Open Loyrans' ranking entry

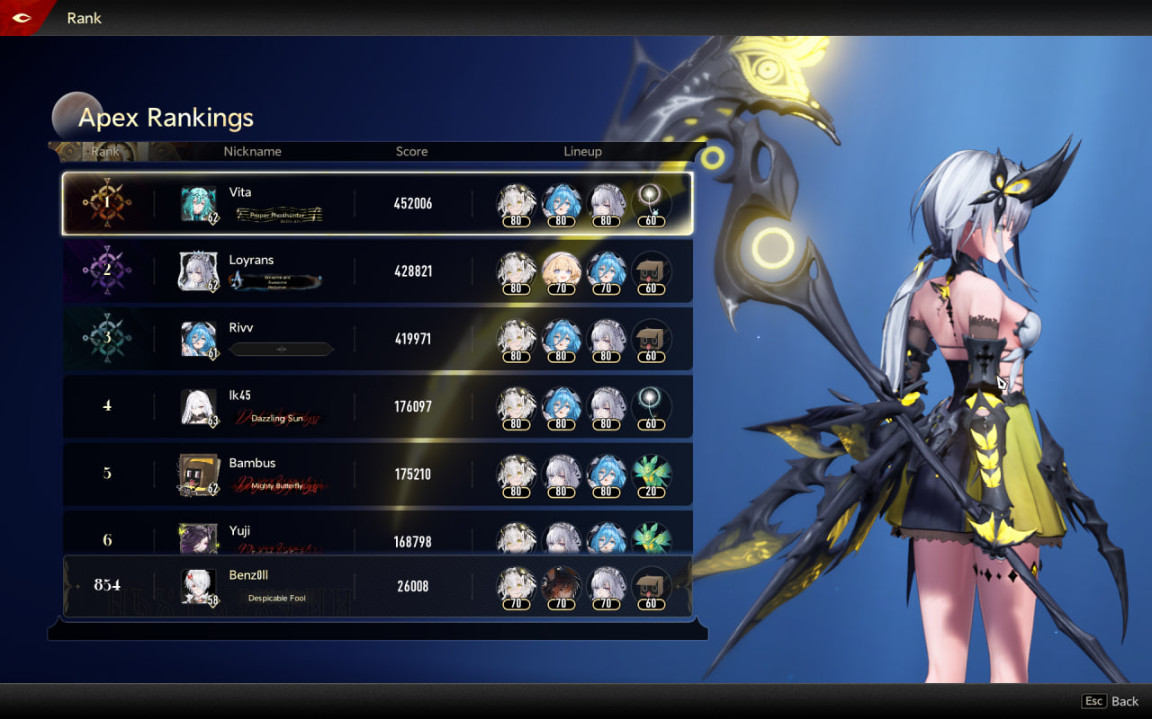(x=377, y=271)
